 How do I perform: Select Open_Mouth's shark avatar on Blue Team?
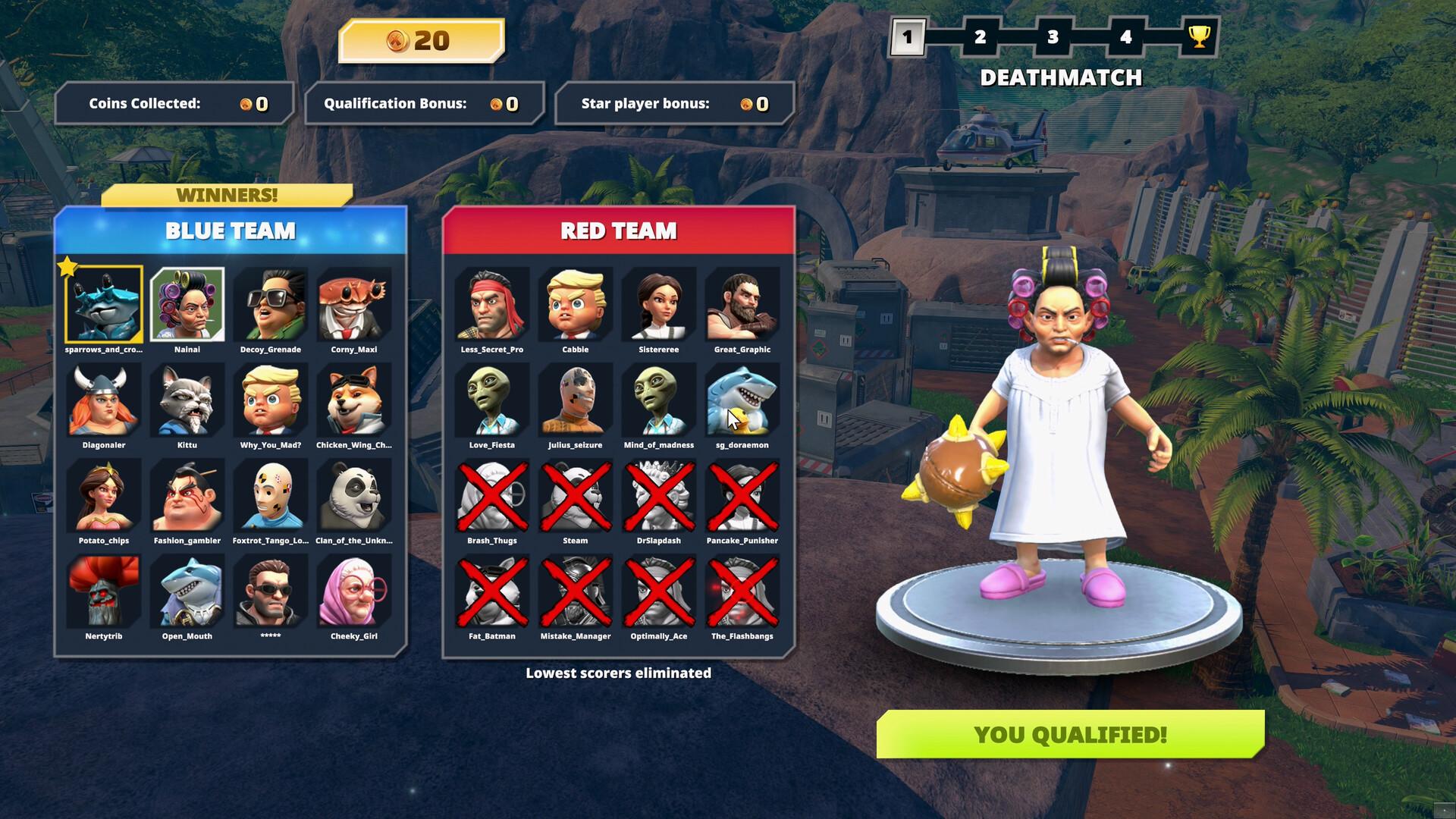(187, 591)
